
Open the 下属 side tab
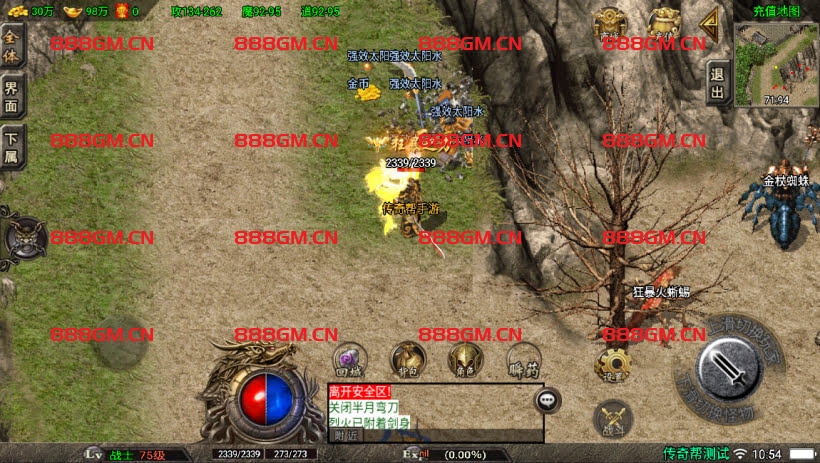12,148
